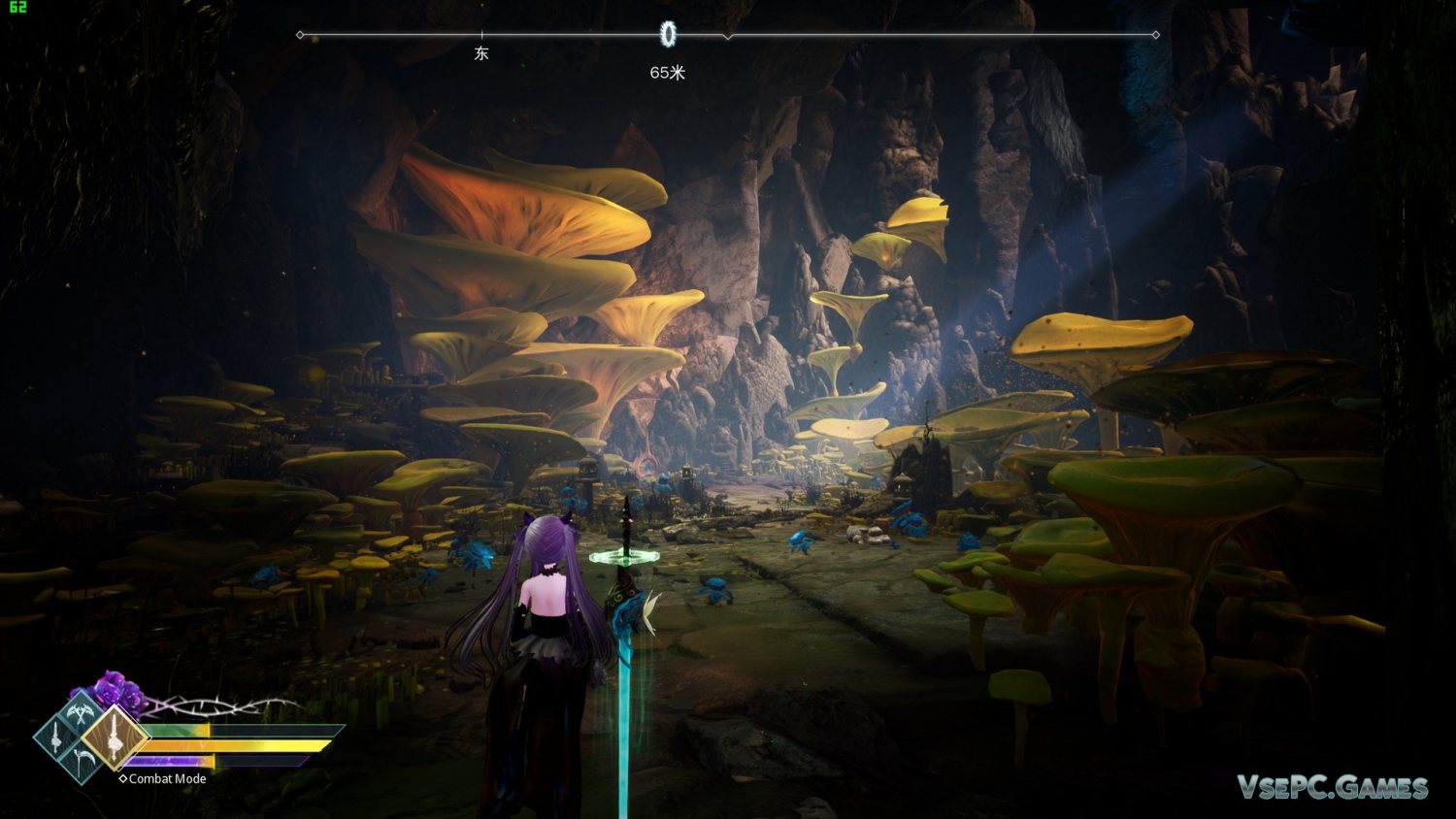
Task: Choose the scythe weapon slot
Action: (83, 761)
